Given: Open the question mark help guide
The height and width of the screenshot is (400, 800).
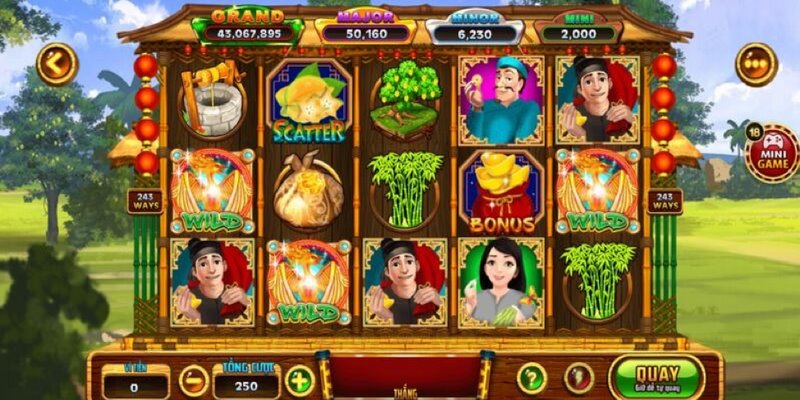Looking at the screenshot, I should 532,378.
